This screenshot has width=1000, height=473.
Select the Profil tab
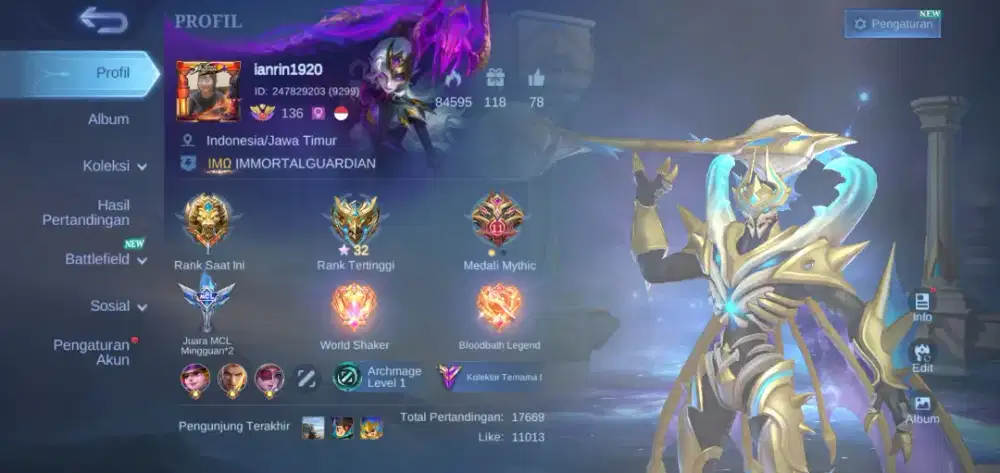tap(112, 73)
